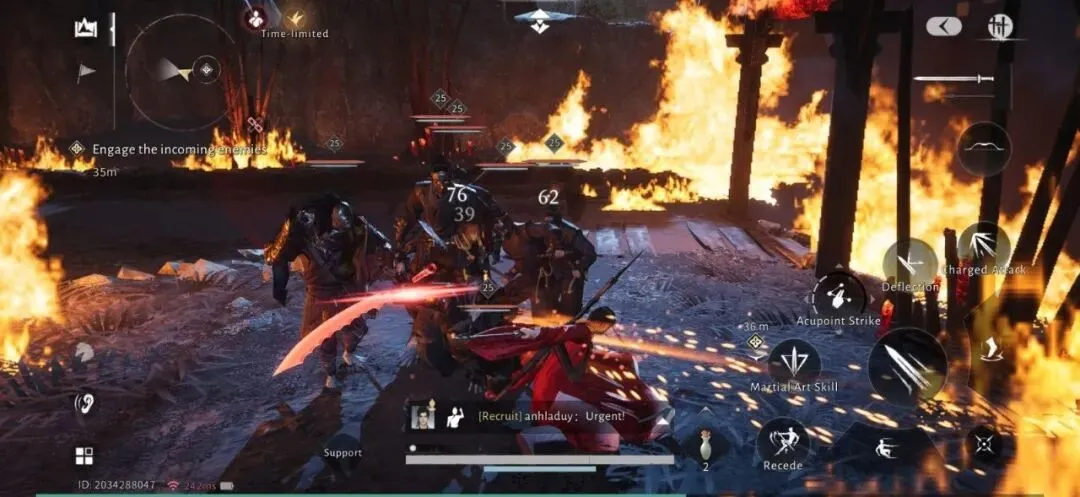Collapse the top-right arrow toggle
Screen dimensions: 1080x497
(943, 27)
